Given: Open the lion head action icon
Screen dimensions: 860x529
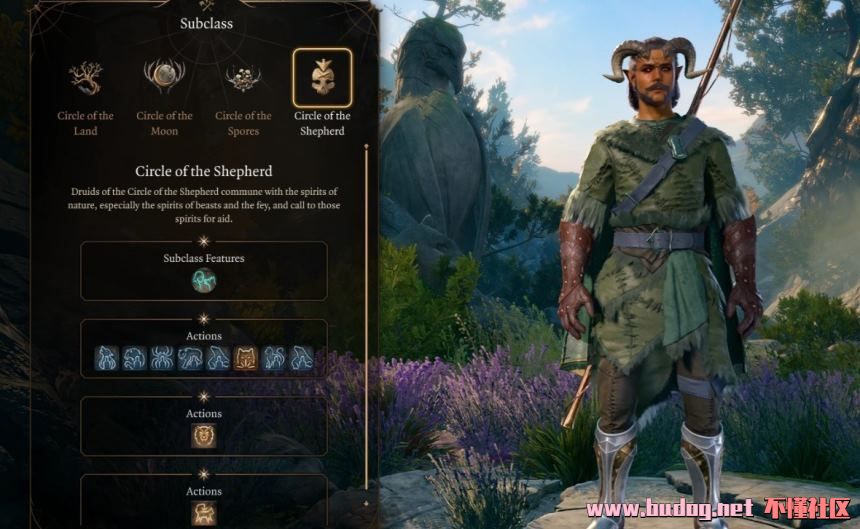Looking at the screenshot, I should coord(204,435).
